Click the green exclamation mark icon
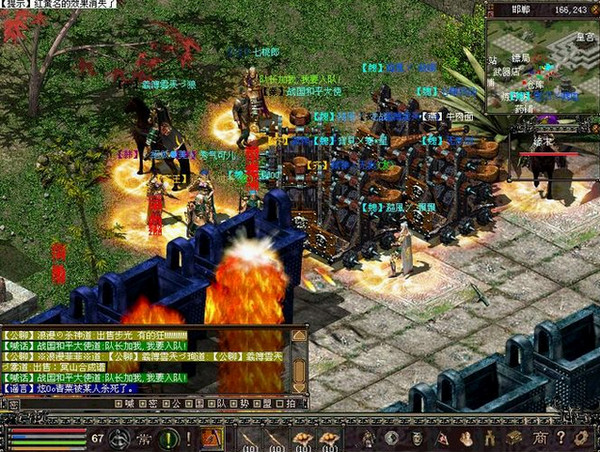The image size is (600, 452). [x=168, y=438]
